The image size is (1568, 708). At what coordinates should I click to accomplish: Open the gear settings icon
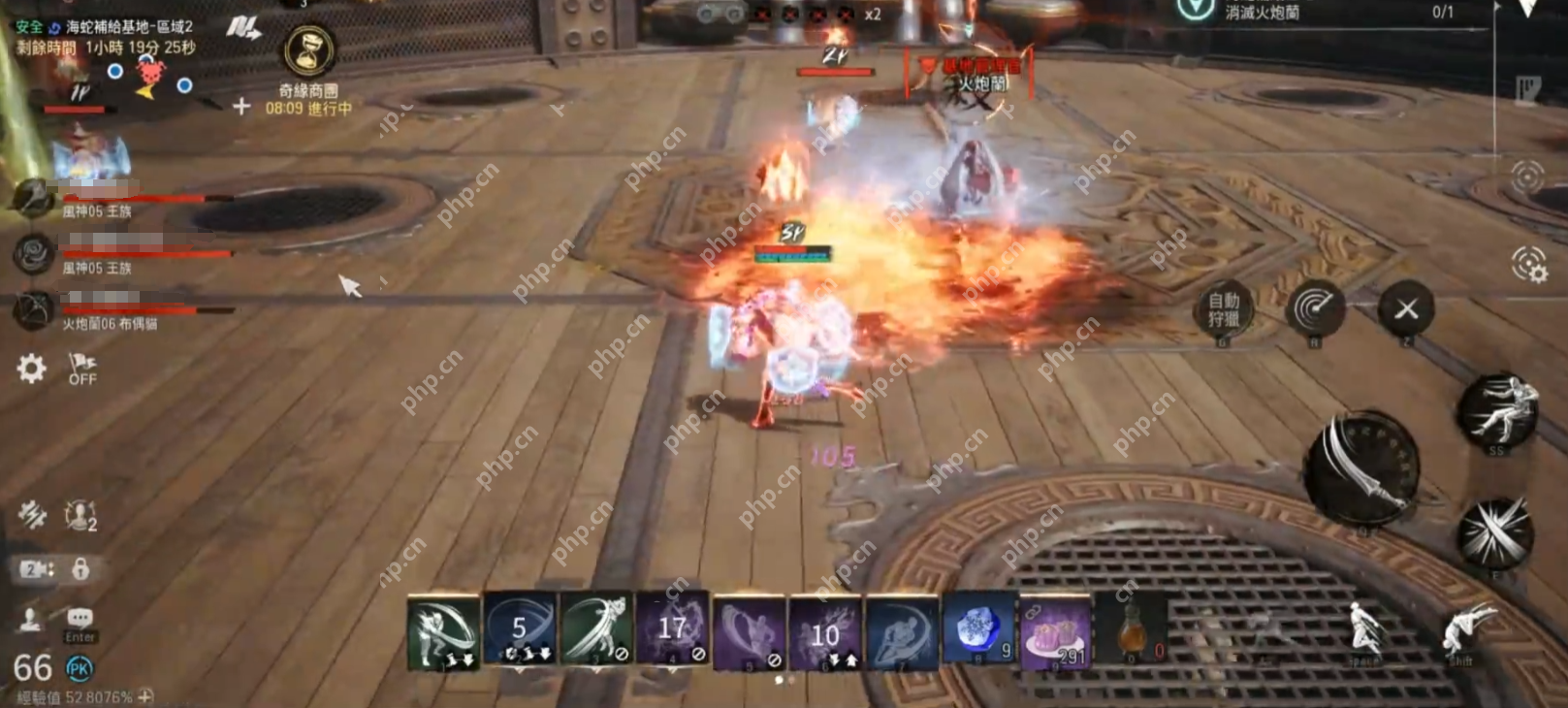pos(31,369)
